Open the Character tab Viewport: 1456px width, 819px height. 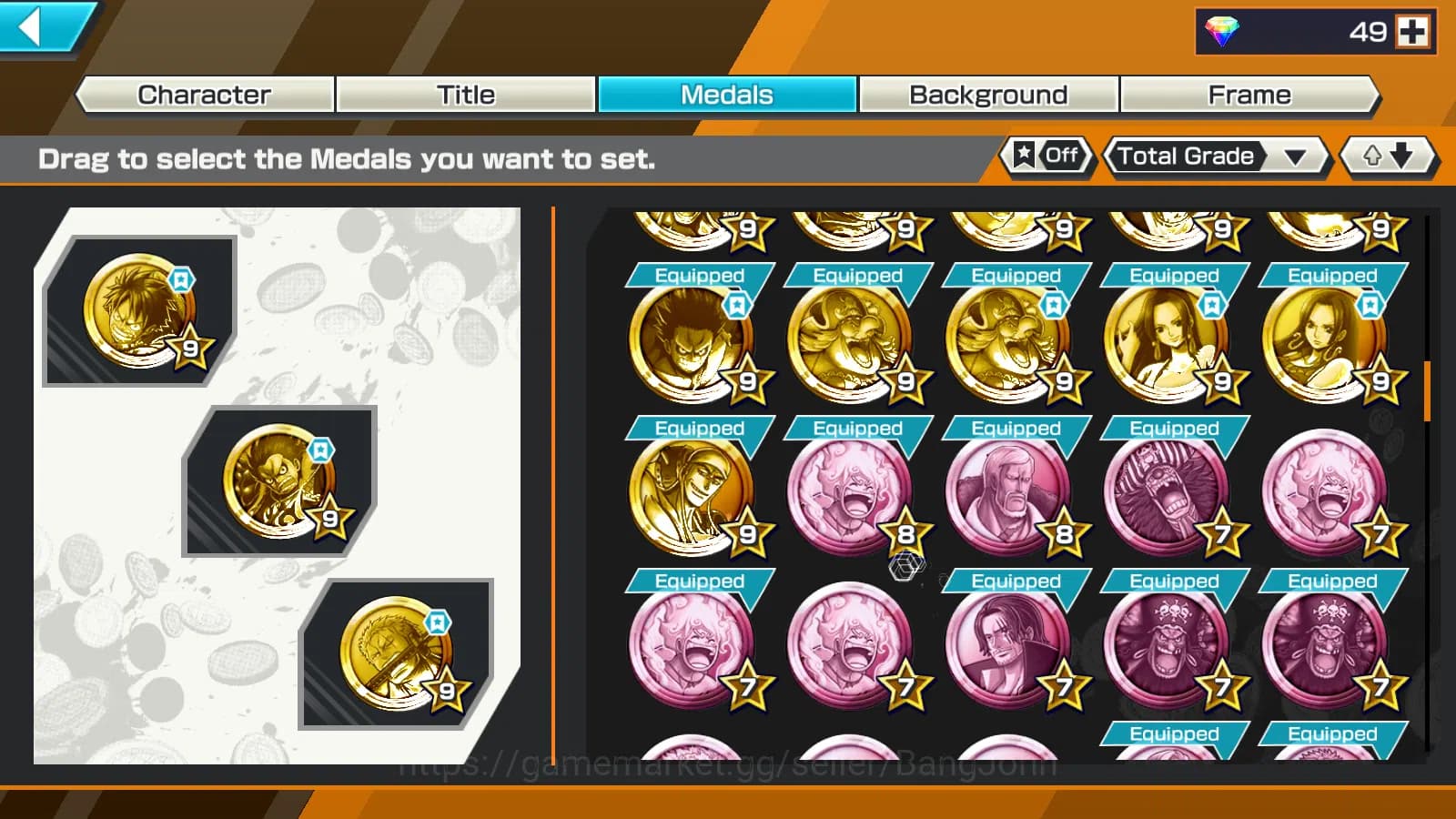[203, 95]
